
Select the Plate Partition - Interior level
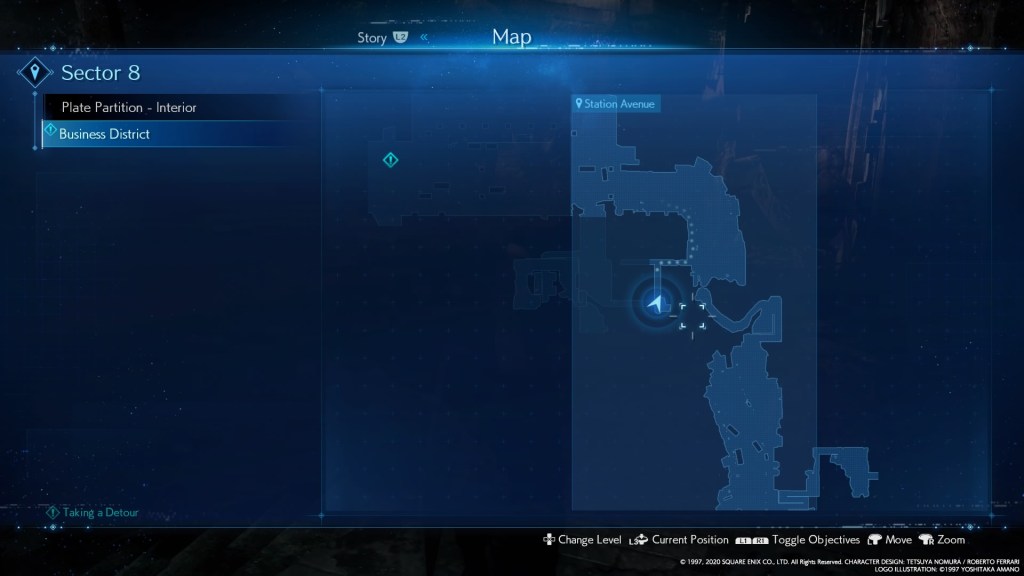click(x=128, y=107)
